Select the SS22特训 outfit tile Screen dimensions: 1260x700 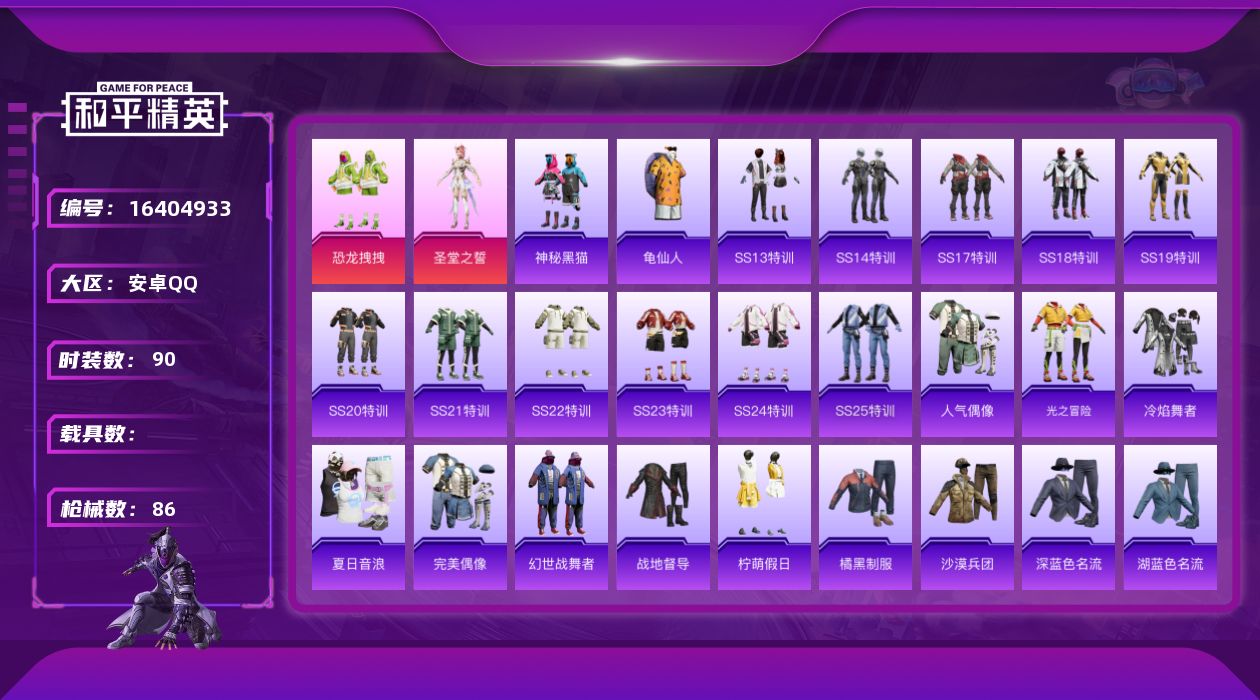(x=561, y=364)
